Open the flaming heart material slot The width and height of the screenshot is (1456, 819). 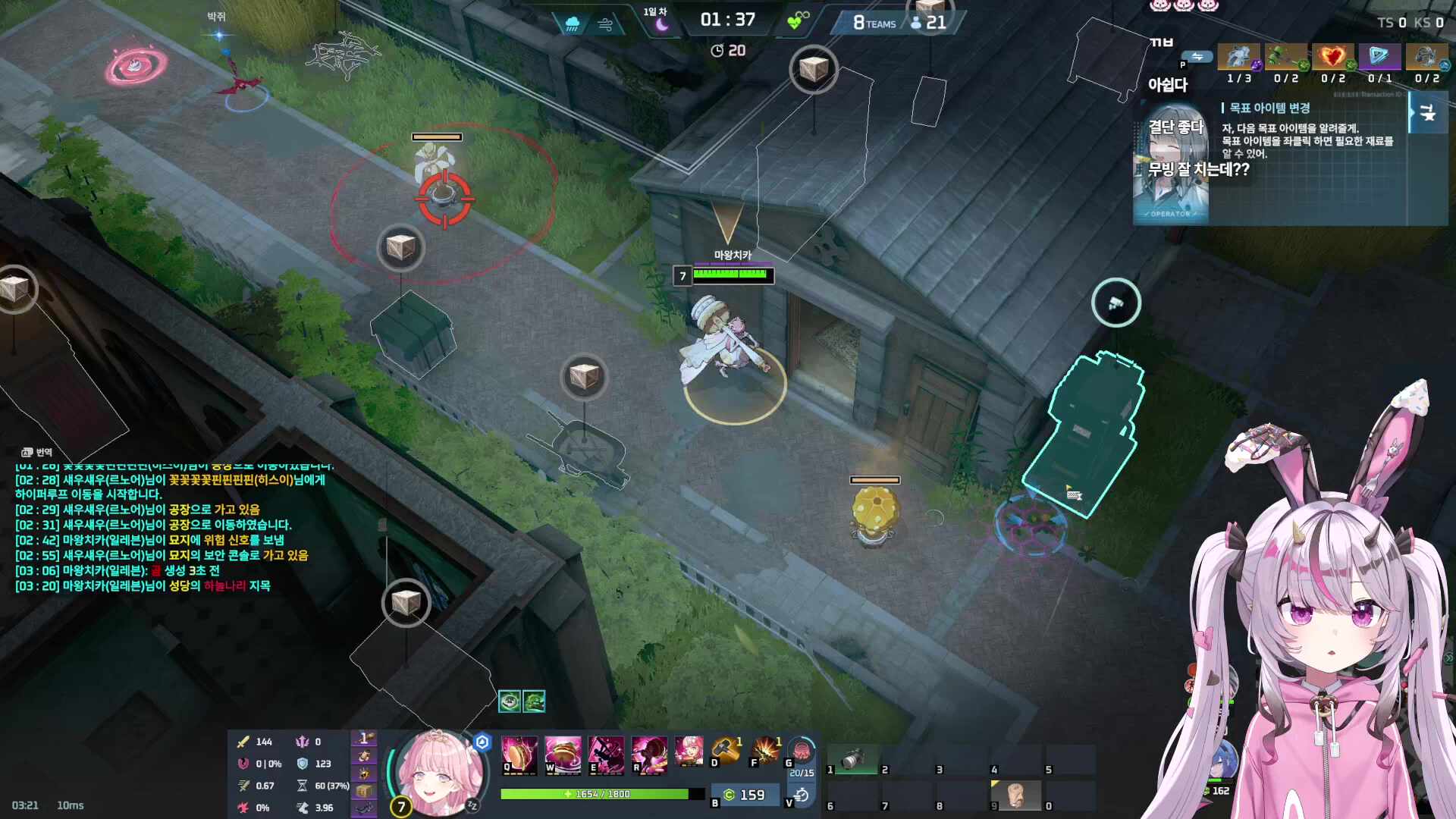pyautogui.click(x=1334, y=58)
